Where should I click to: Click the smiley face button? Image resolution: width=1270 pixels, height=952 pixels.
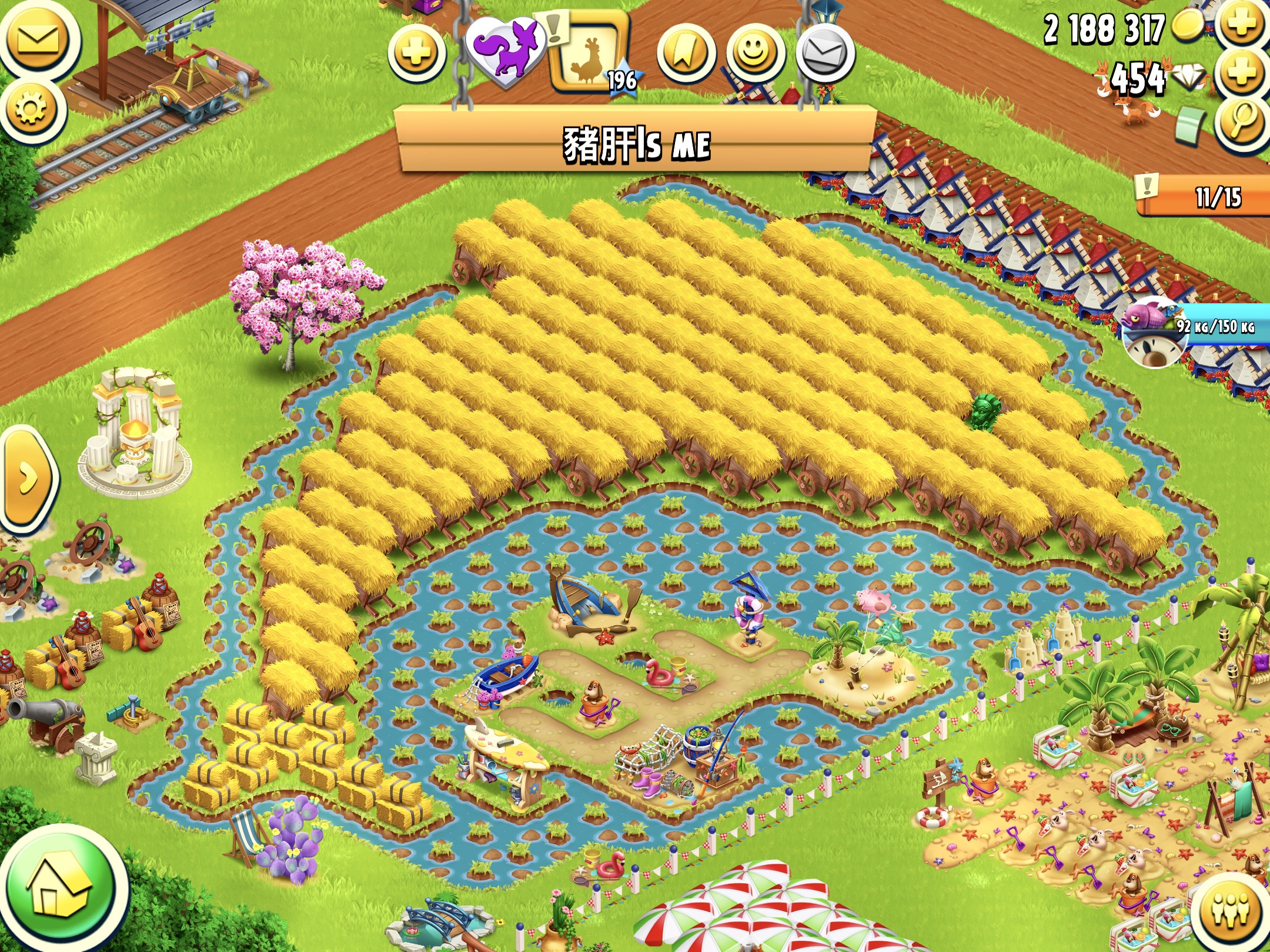tap(756, 54)
